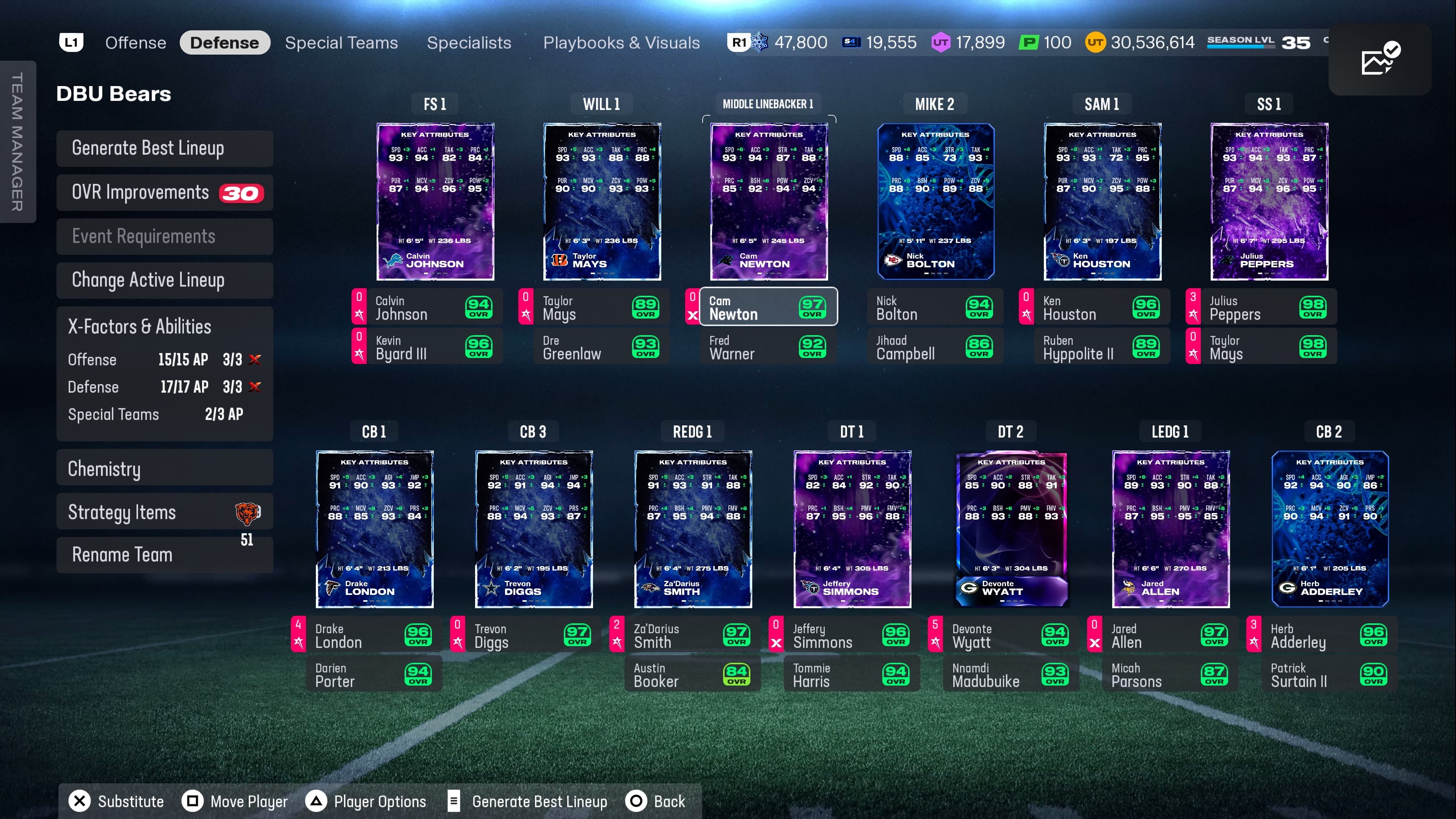This screenshot has height=819, width=1456.
Task: Choose Devonte Wyatt's DT 2 card
Action: pos(1011,529)
